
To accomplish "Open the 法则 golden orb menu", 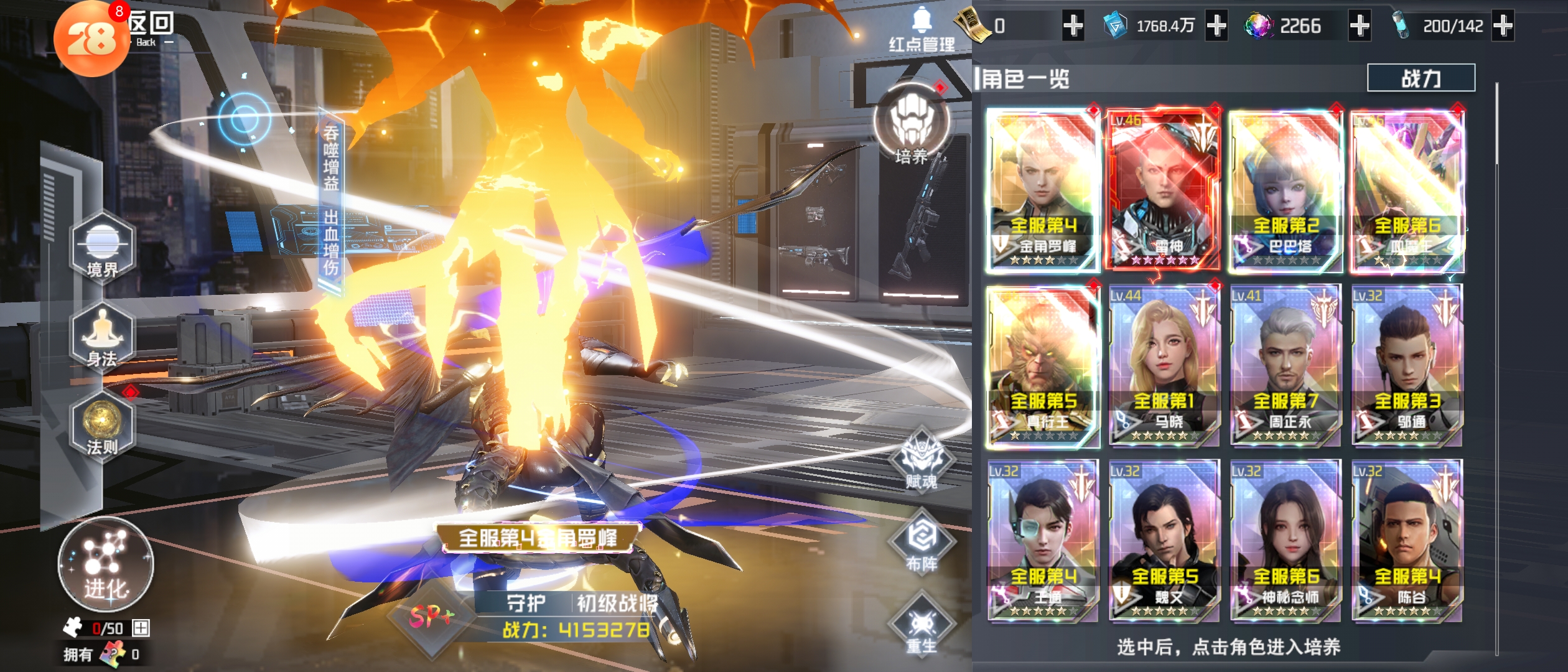I will (x=103, y=426).
